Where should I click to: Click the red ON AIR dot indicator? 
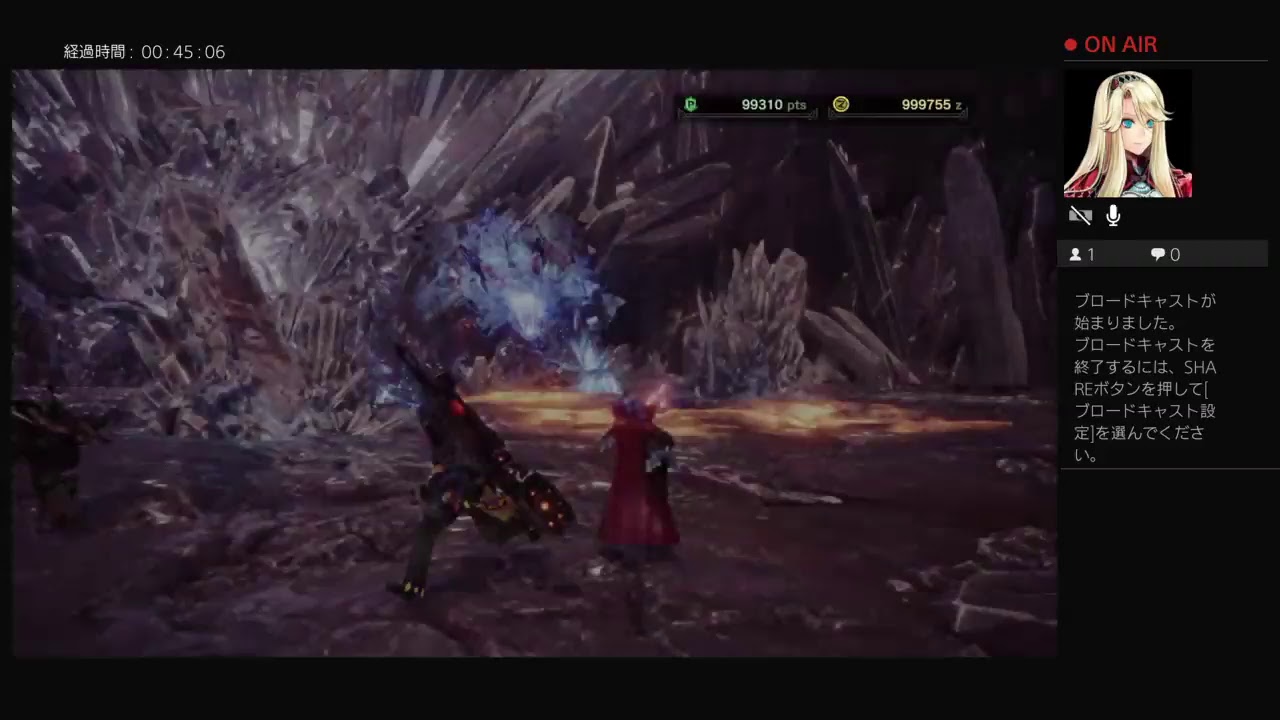tap(1070, 44)
